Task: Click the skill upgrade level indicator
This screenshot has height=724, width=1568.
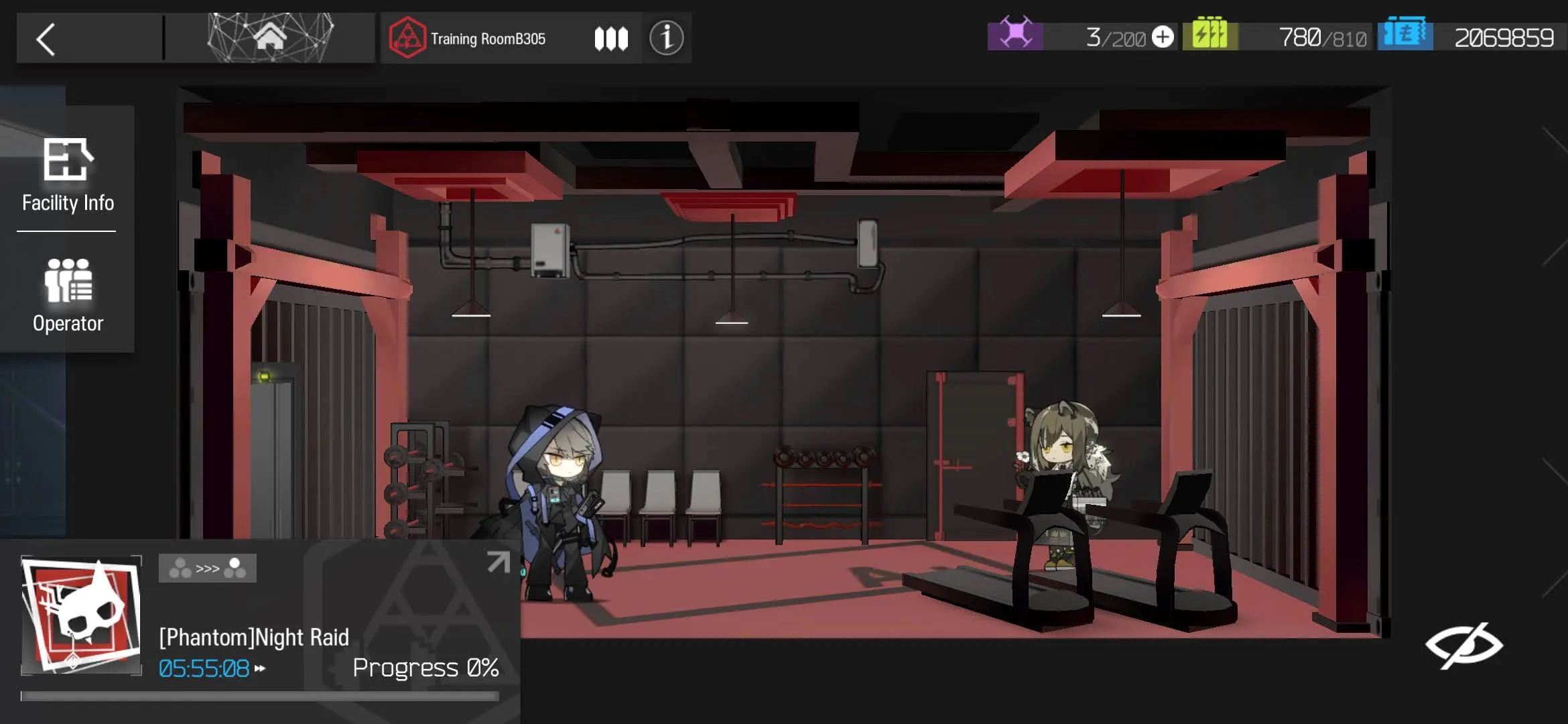Action: pyautogui.click(x=207, y=568)
